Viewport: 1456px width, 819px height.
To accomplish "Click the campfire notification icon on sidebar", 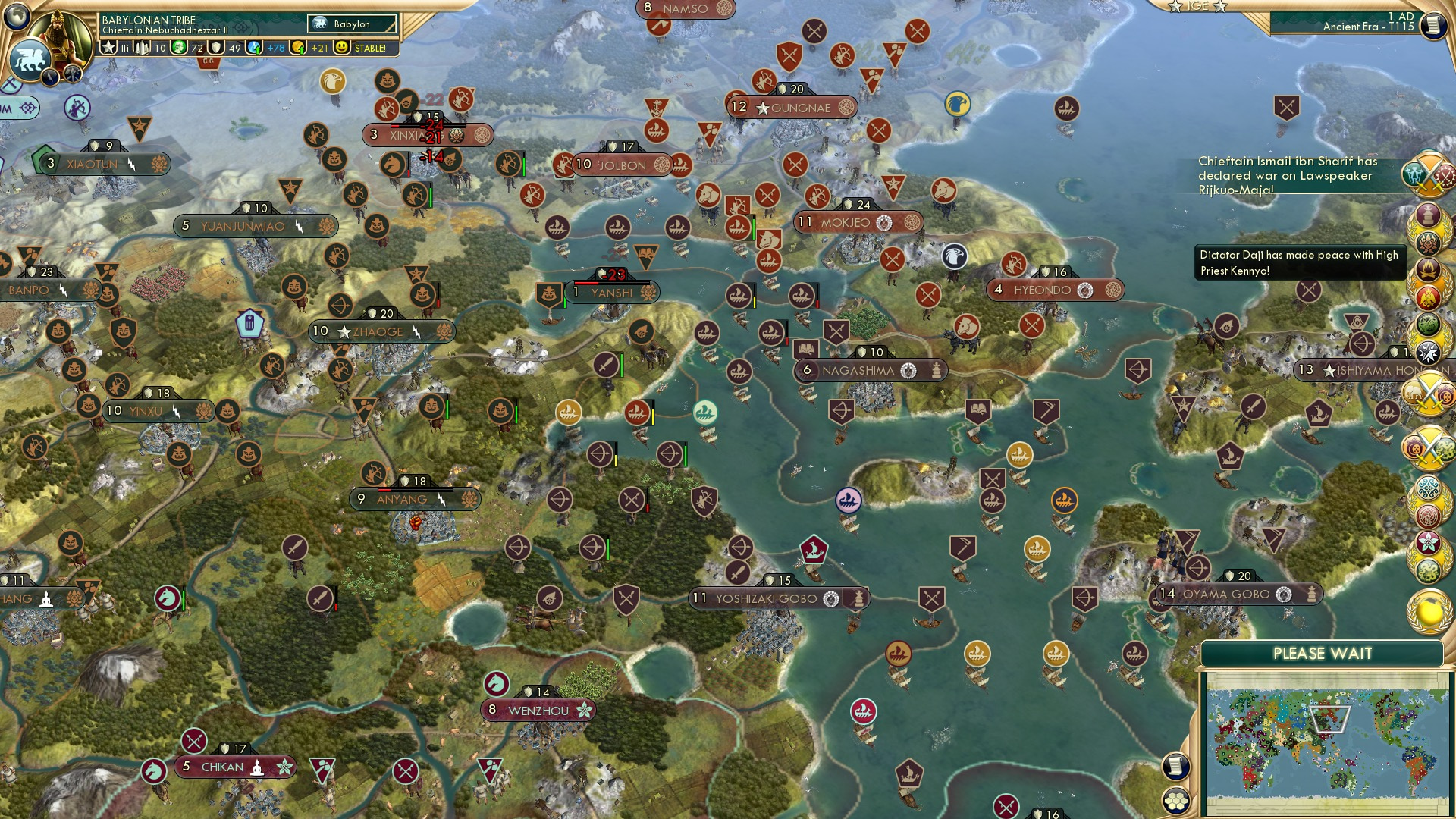I will (1429, 271).
